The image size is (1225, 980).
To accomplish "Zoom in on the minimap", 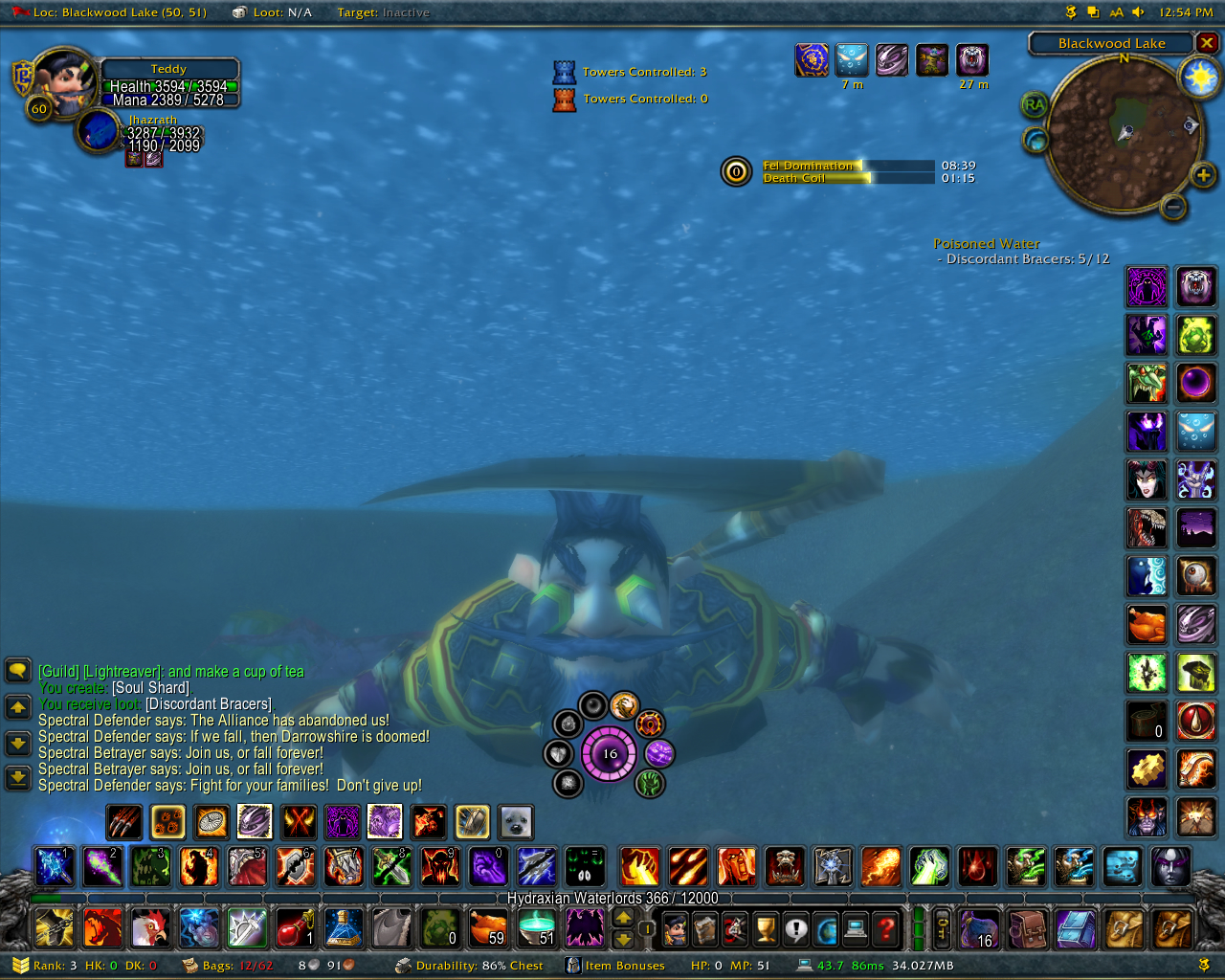I will [x=1203, y=174].
